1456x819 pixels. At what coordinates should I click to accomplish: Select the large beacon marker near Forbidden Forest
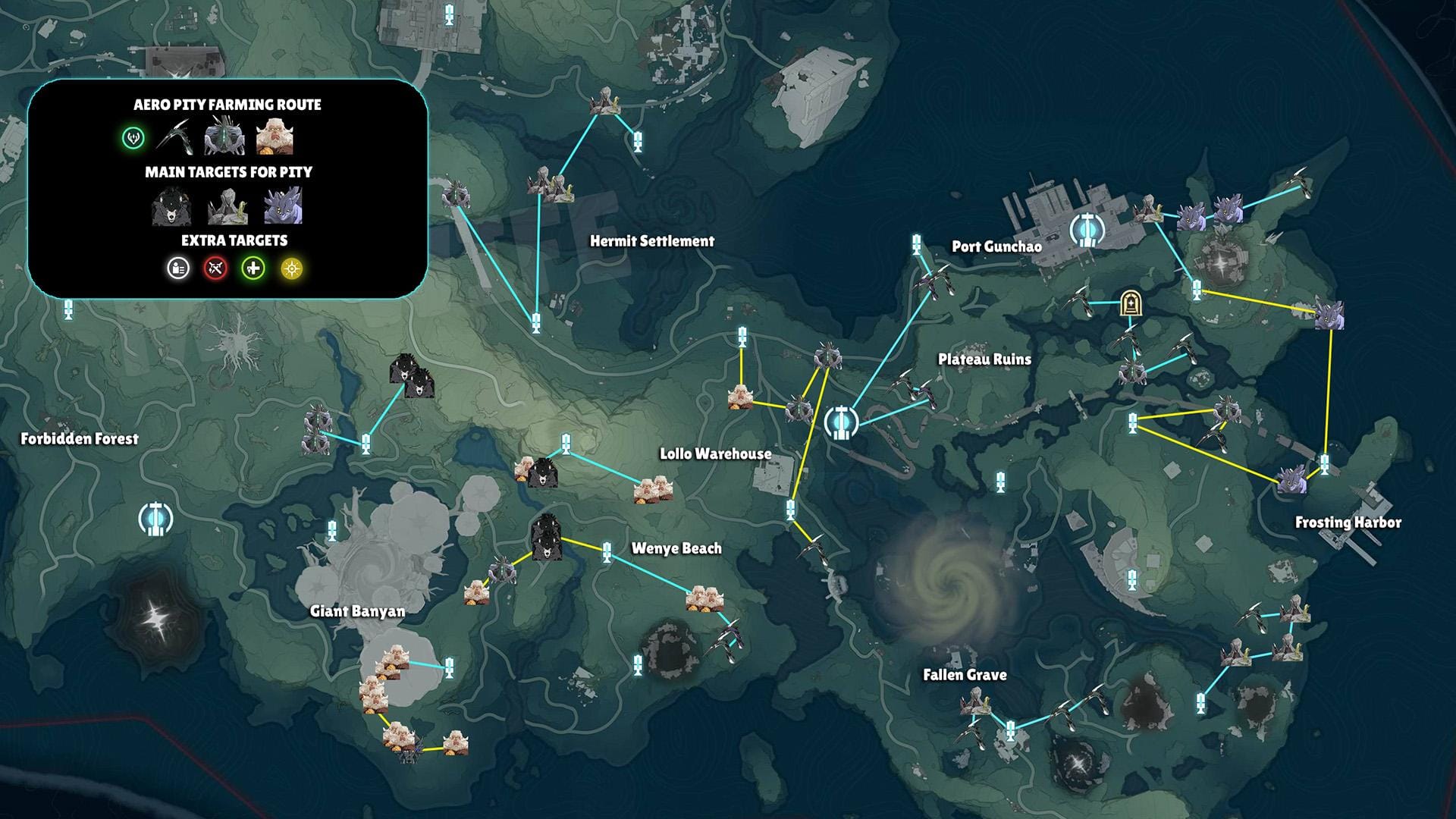click(x=156, y=519)
